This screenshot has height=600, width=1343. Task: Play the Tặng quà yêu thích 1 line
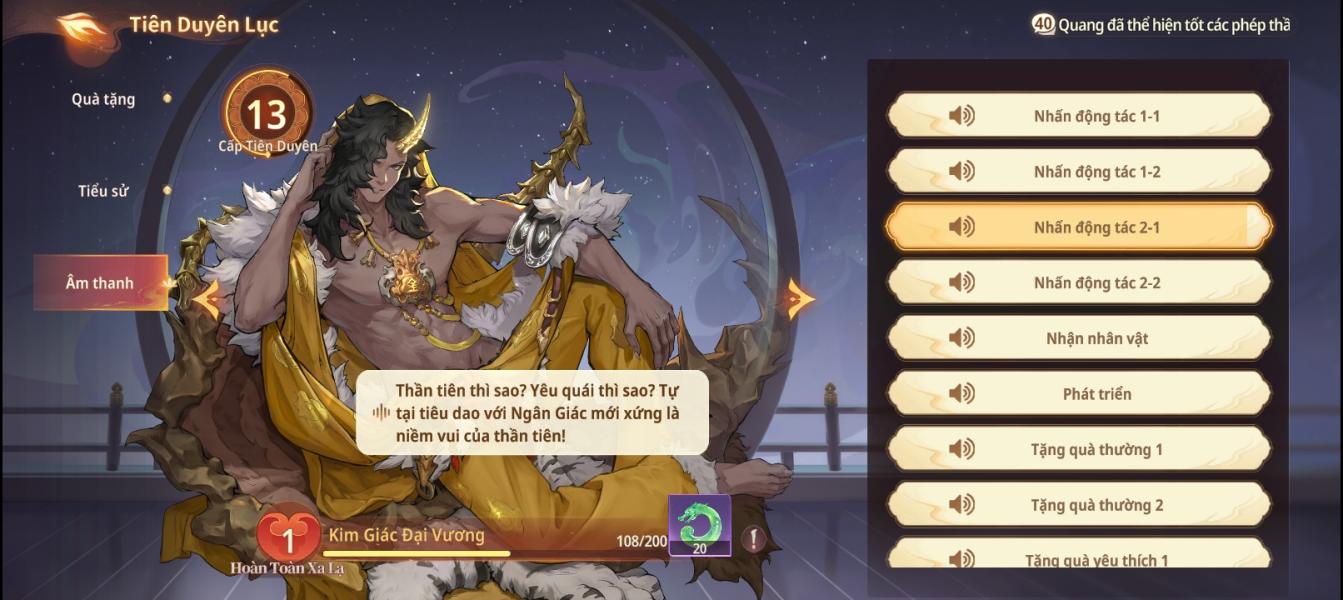(x=1078, y=557)
